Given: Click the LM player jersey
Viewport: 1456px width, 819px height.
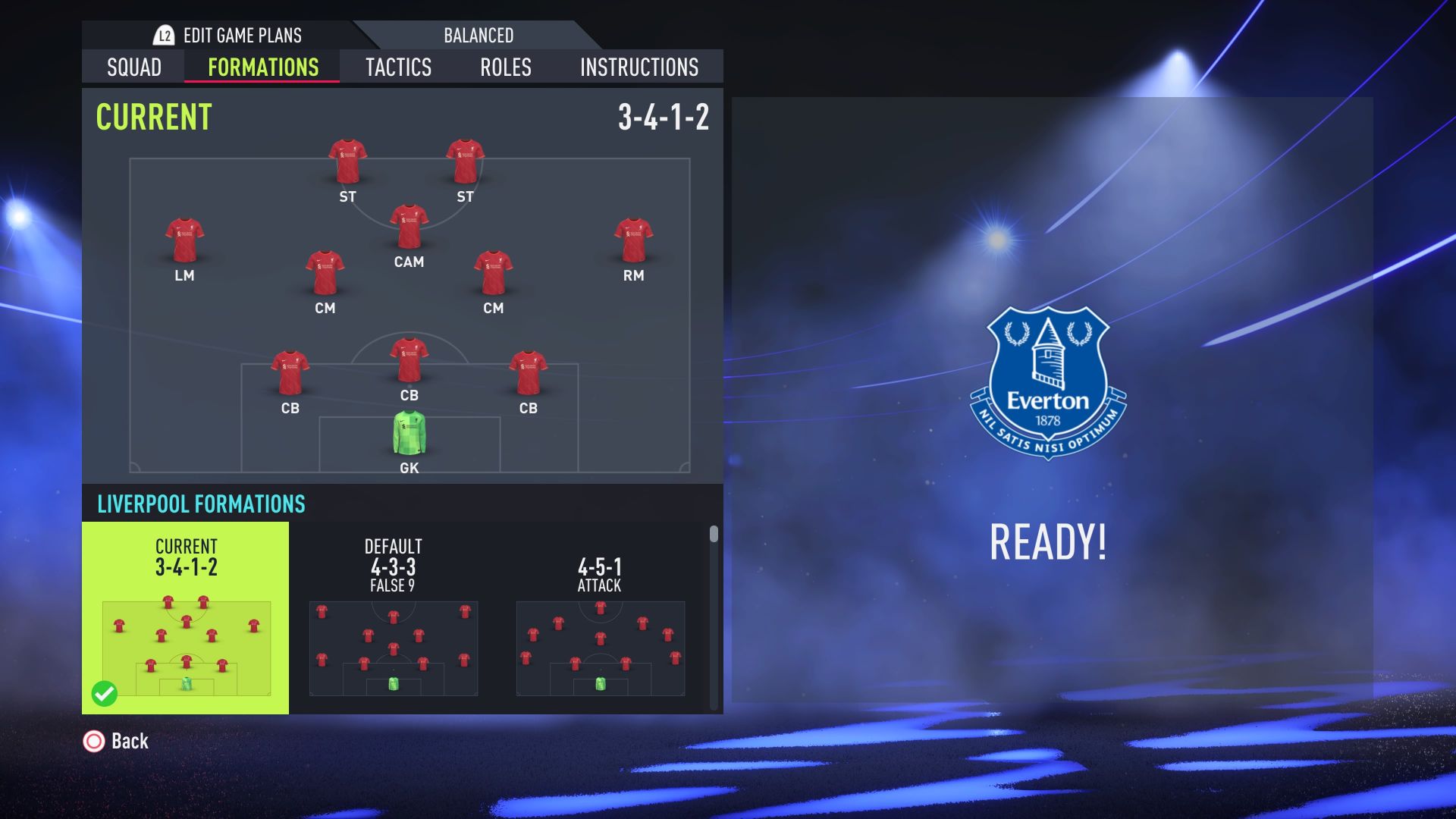Looking at the screenshot, I should (184, 239).
